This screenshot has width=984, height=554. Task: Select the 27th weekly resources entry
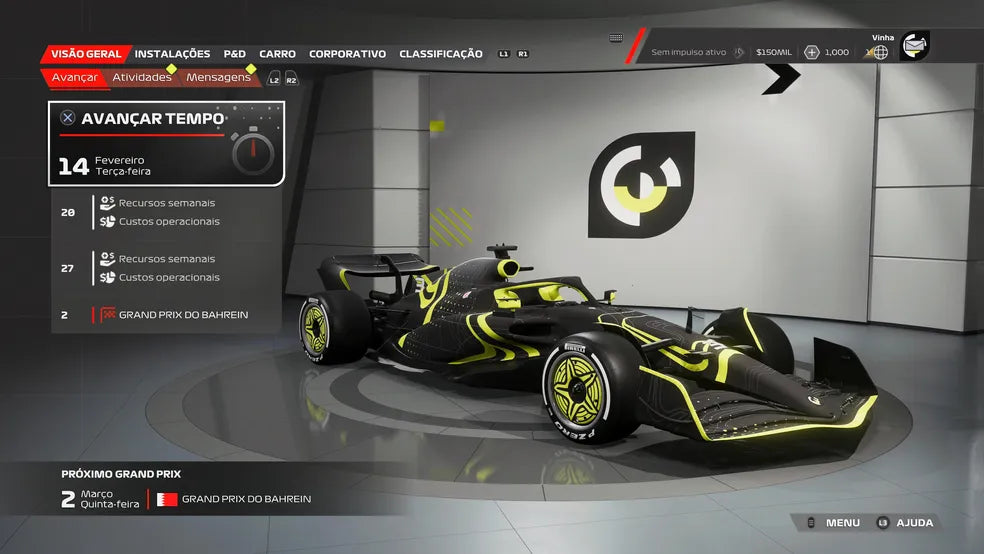click(x=166, y=268)
